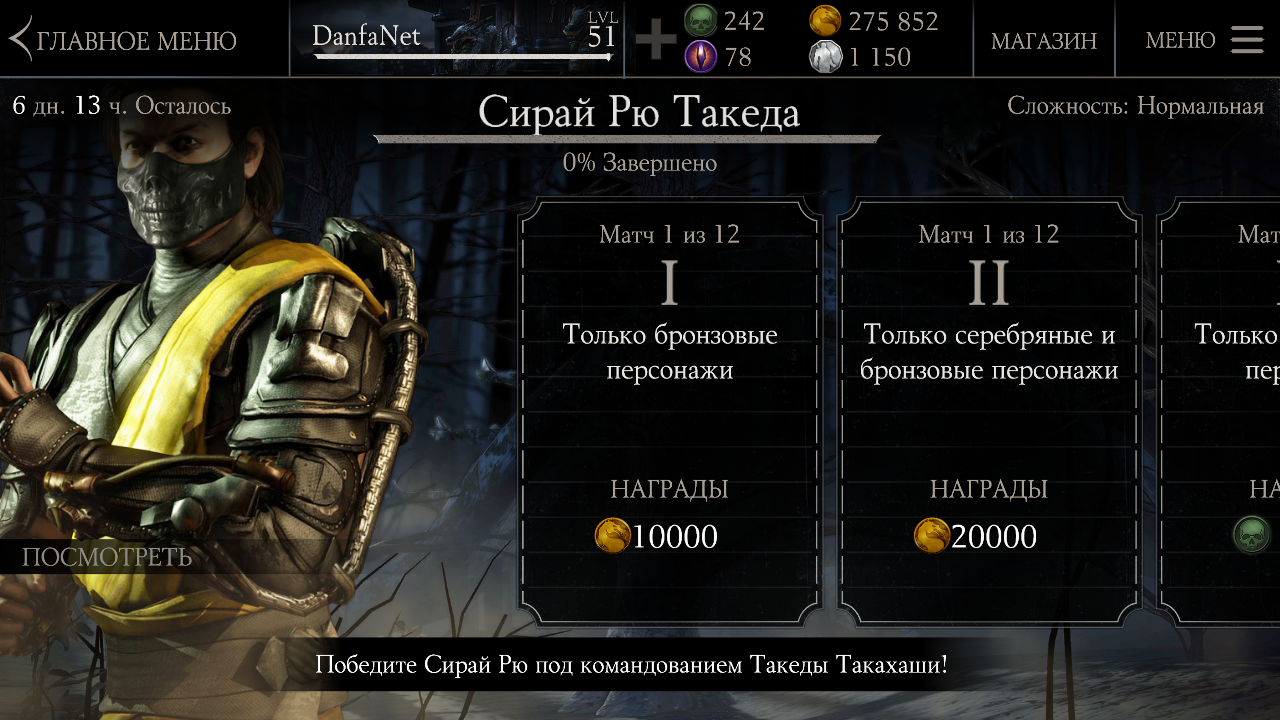The image size is (1280, 720).
Task: Change the Сложность: Нормальная difficulty
Action: coord(1135,106)
